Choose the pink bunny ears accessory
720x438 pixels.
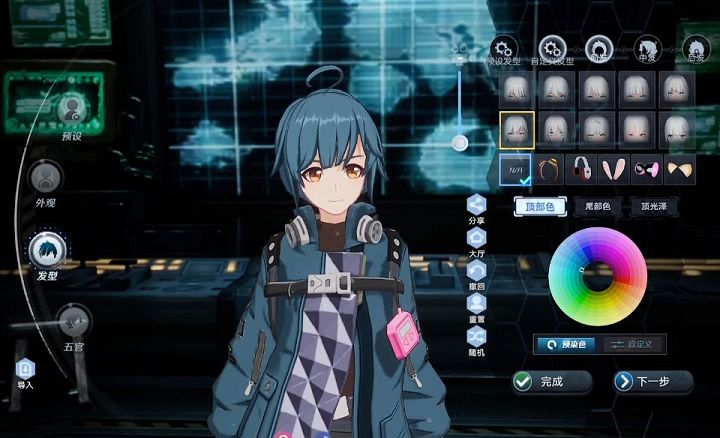point(615,168)
